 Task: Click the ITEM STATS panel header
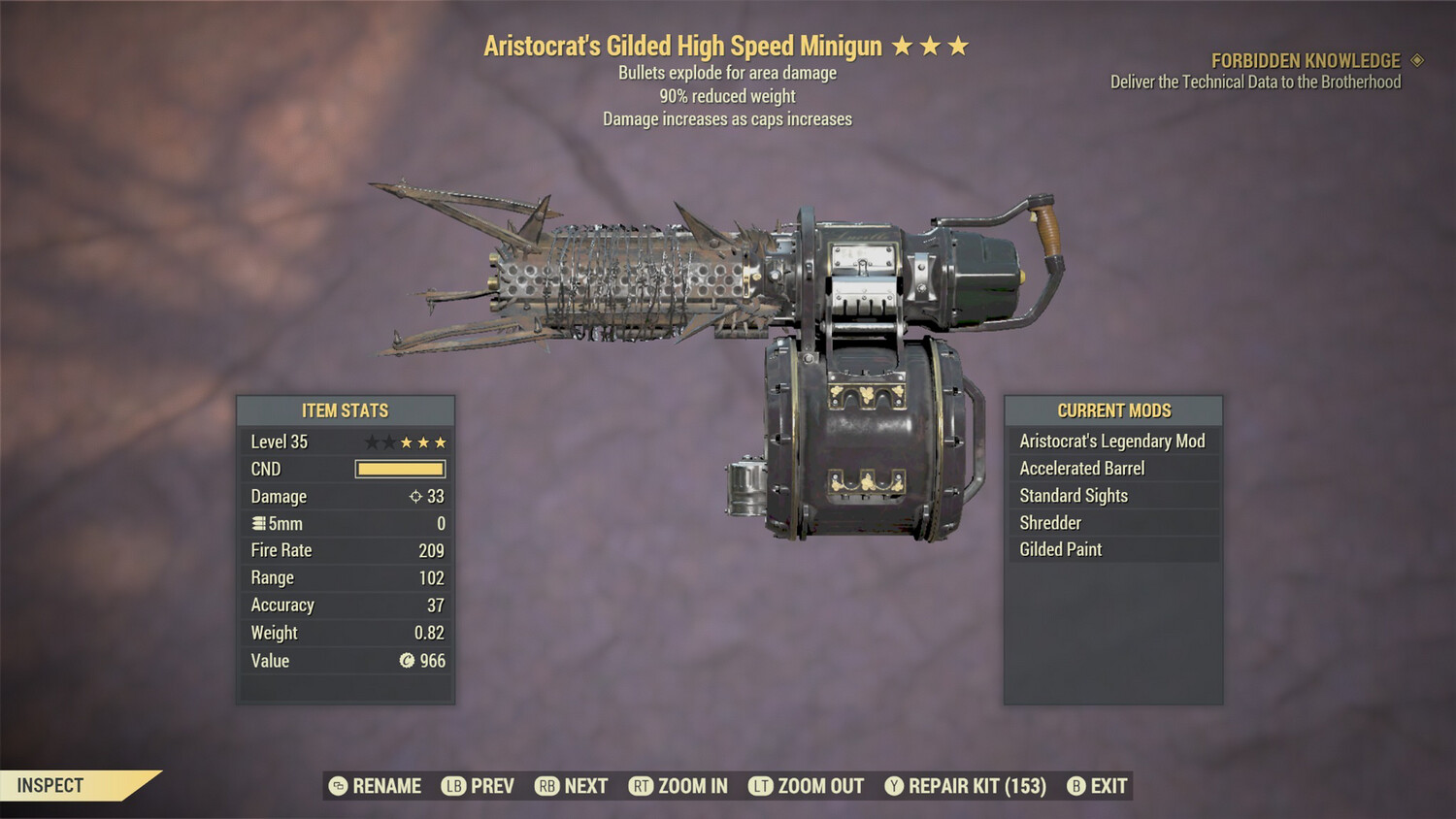coord(345,410)
